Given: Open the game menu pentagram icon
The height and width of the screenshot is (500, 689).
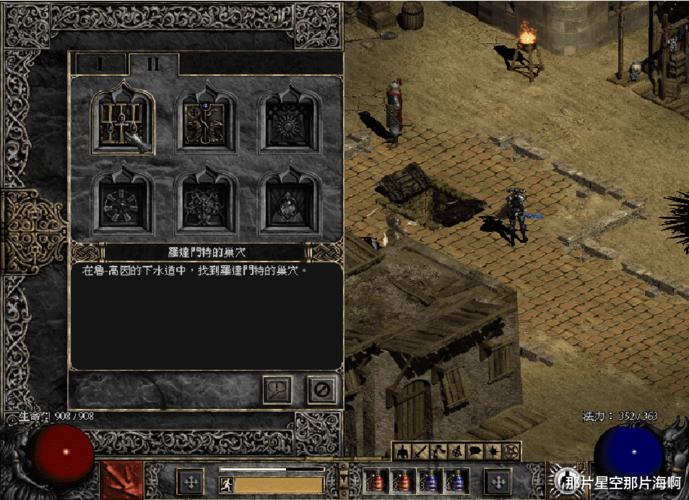Looking at the screenshot, I should (x=512, y=452).
